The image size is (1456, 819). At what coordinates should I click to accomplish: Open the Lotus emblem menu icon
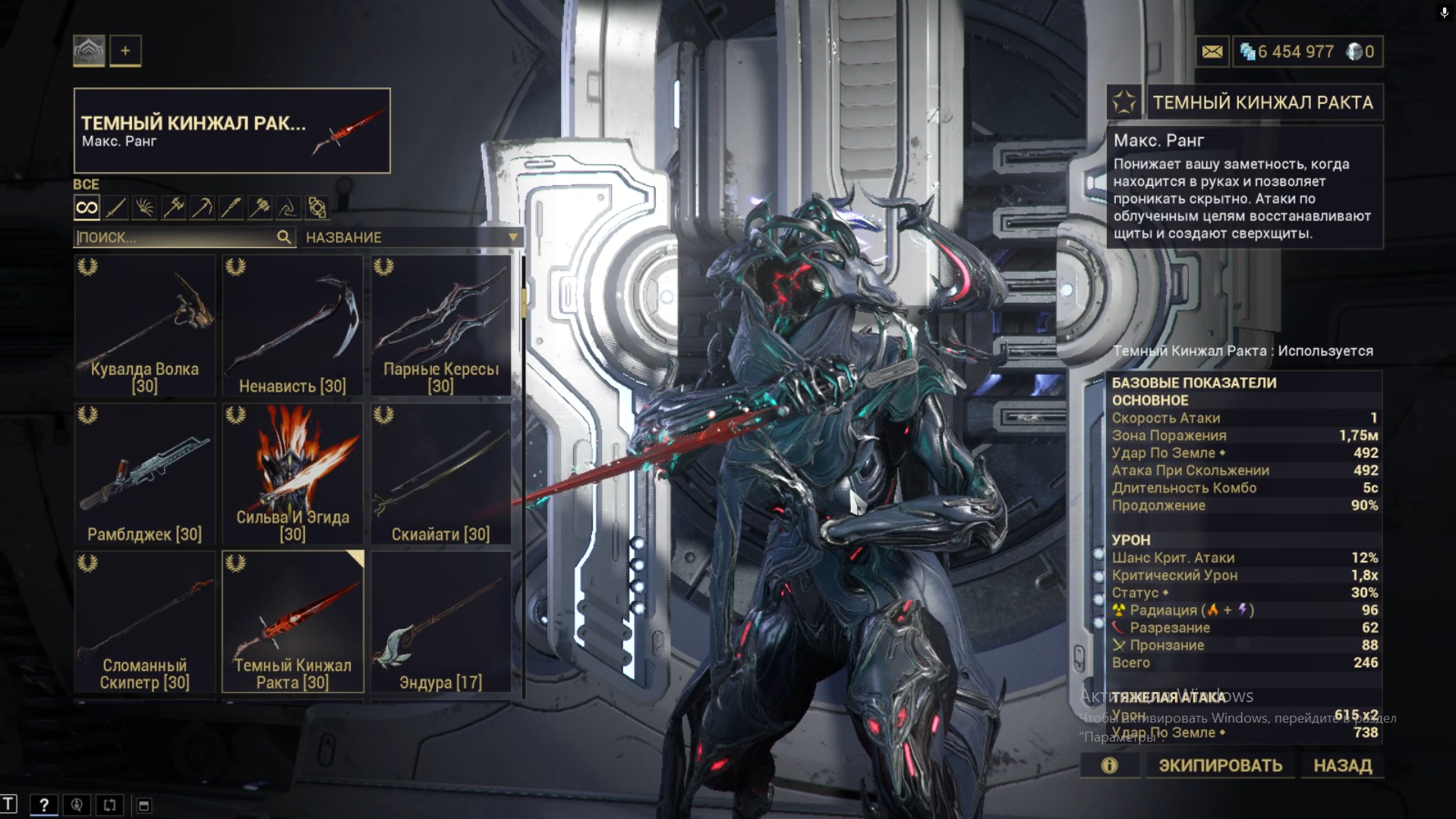point(89,51)
